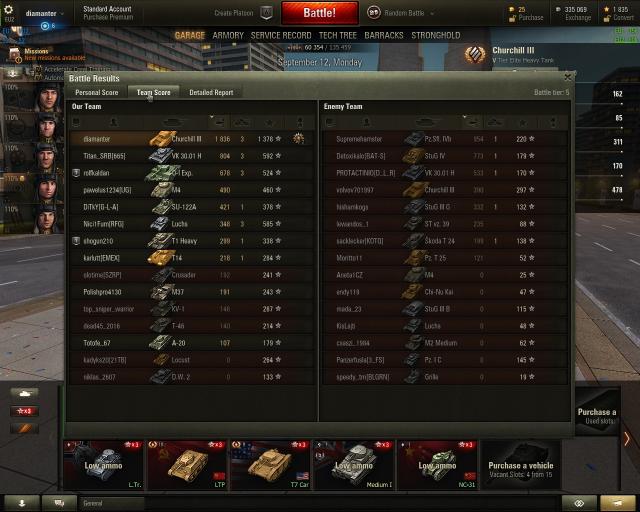Switch to the Personal Score tab
Viewport: 640px width, 512px height.
97,92
